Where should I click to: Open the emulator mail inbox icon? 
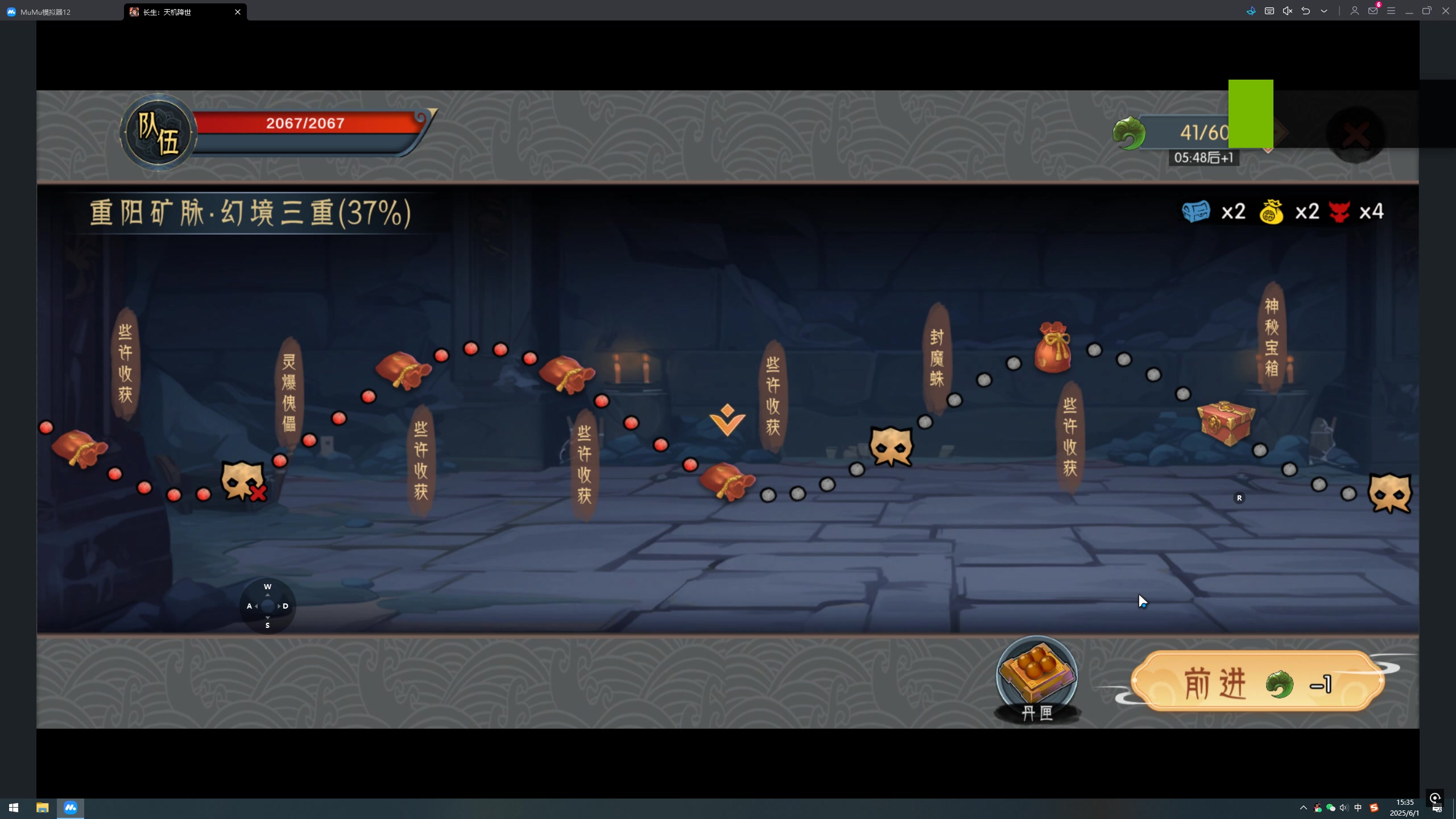tap(1372, 11)
